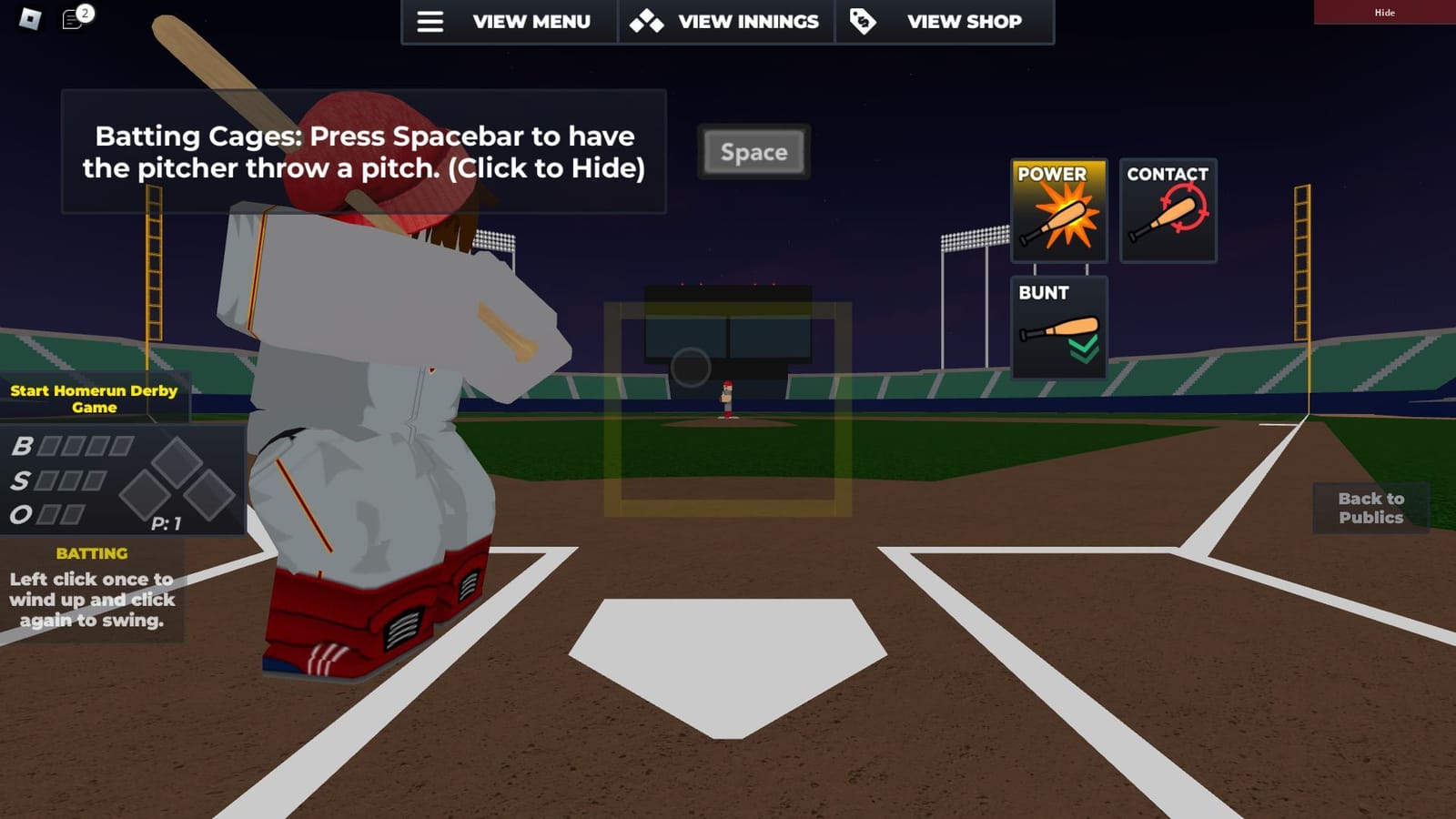Click the hamburger icon beside VIEW MENU
Screen dimensions: 1456x819
coord(430,22)
